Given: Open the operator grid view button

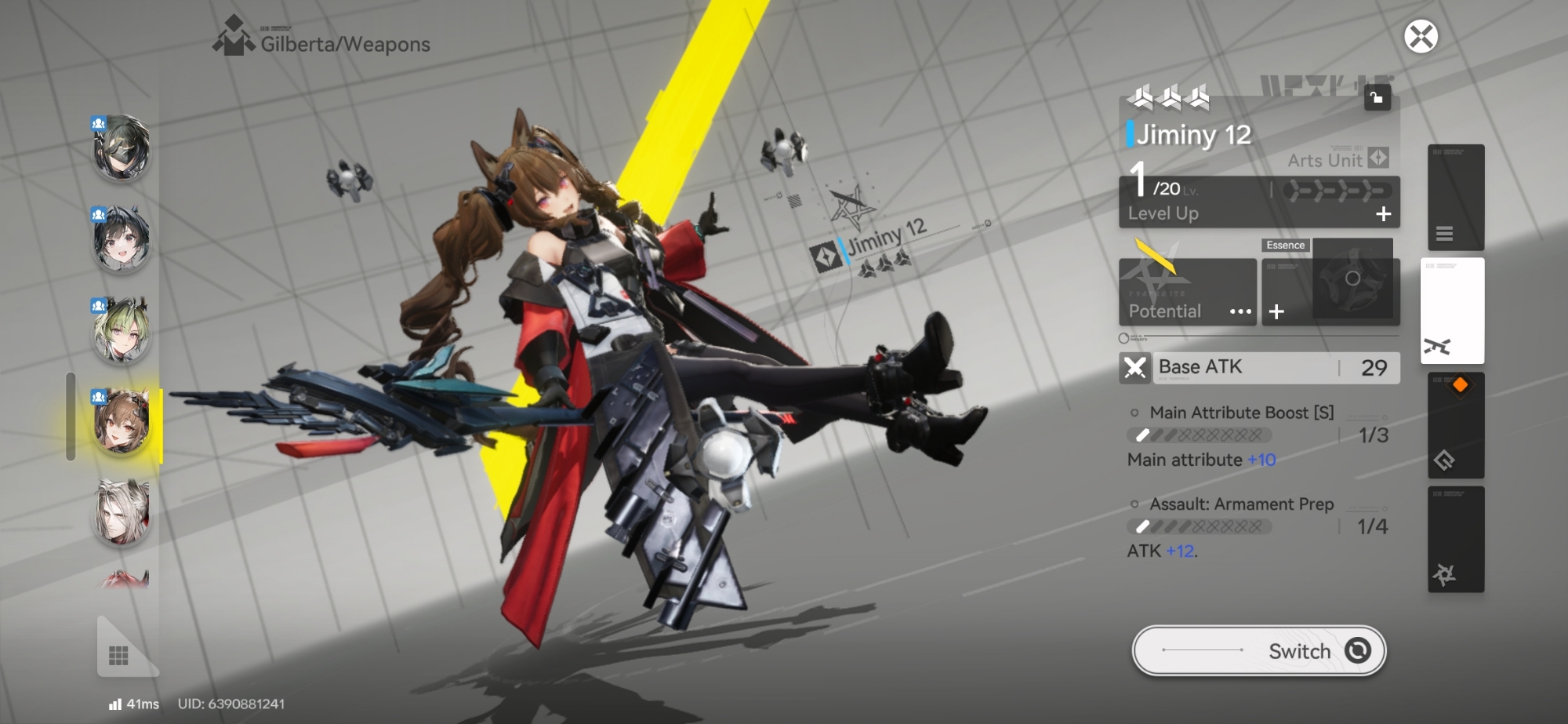Looking at the screenshot, I should tap(119, 655).
